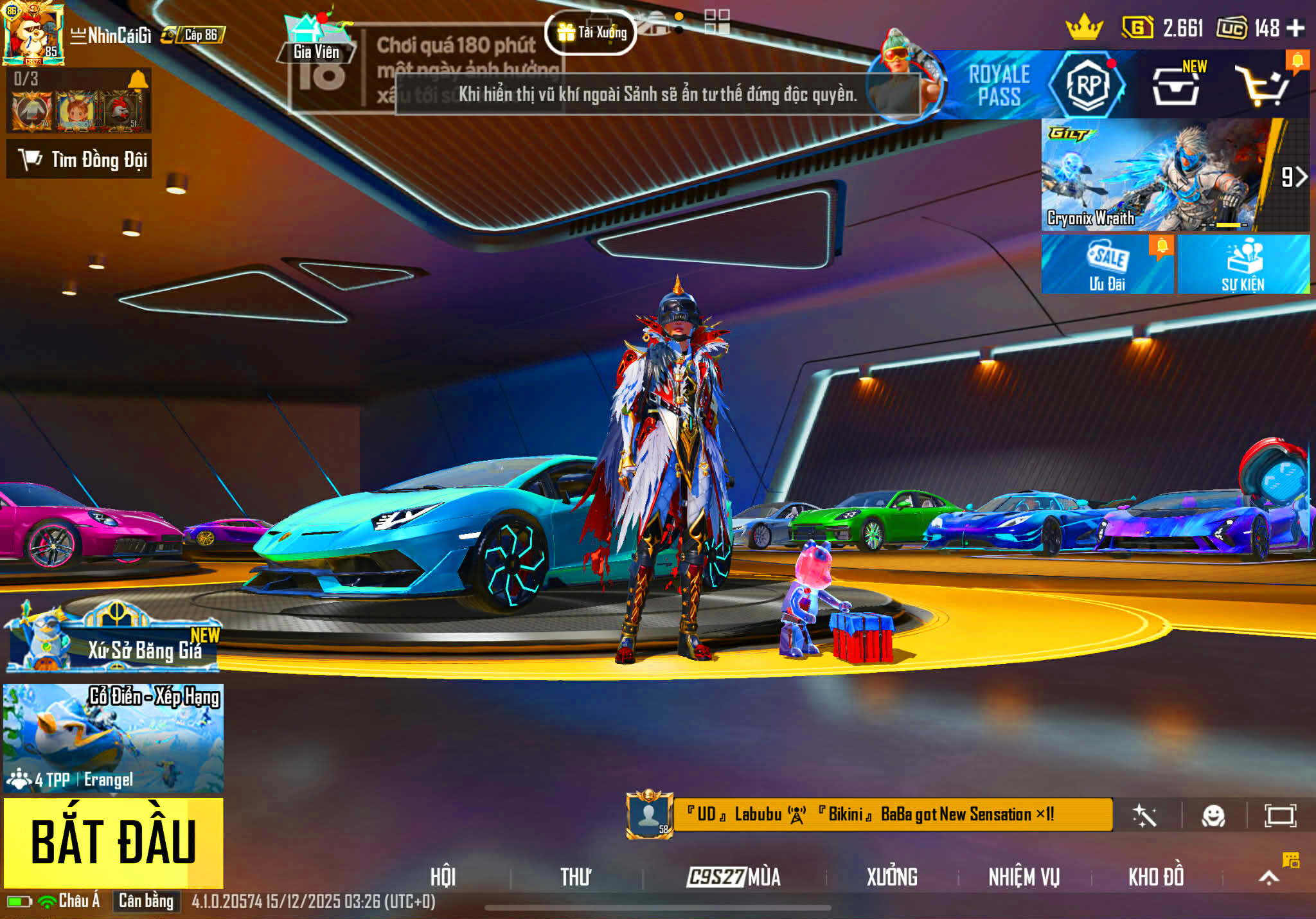Open the HỘI clan menu
The height and width of the screenshot is (919, 1316).
pyautogui.click(x=443, y=877)
